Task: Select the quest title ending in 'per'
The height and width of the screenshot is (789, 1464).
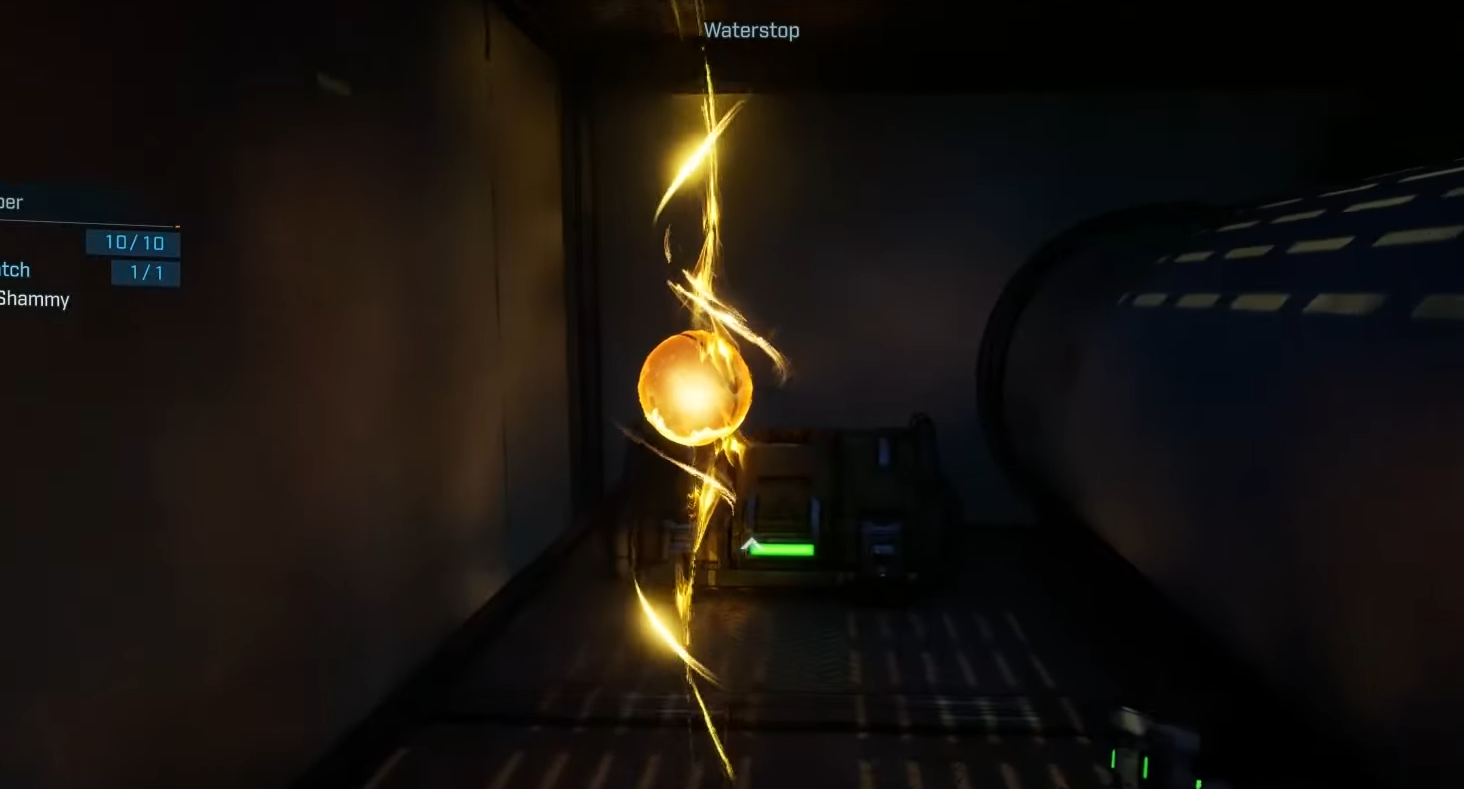Action: coord(12,202)
